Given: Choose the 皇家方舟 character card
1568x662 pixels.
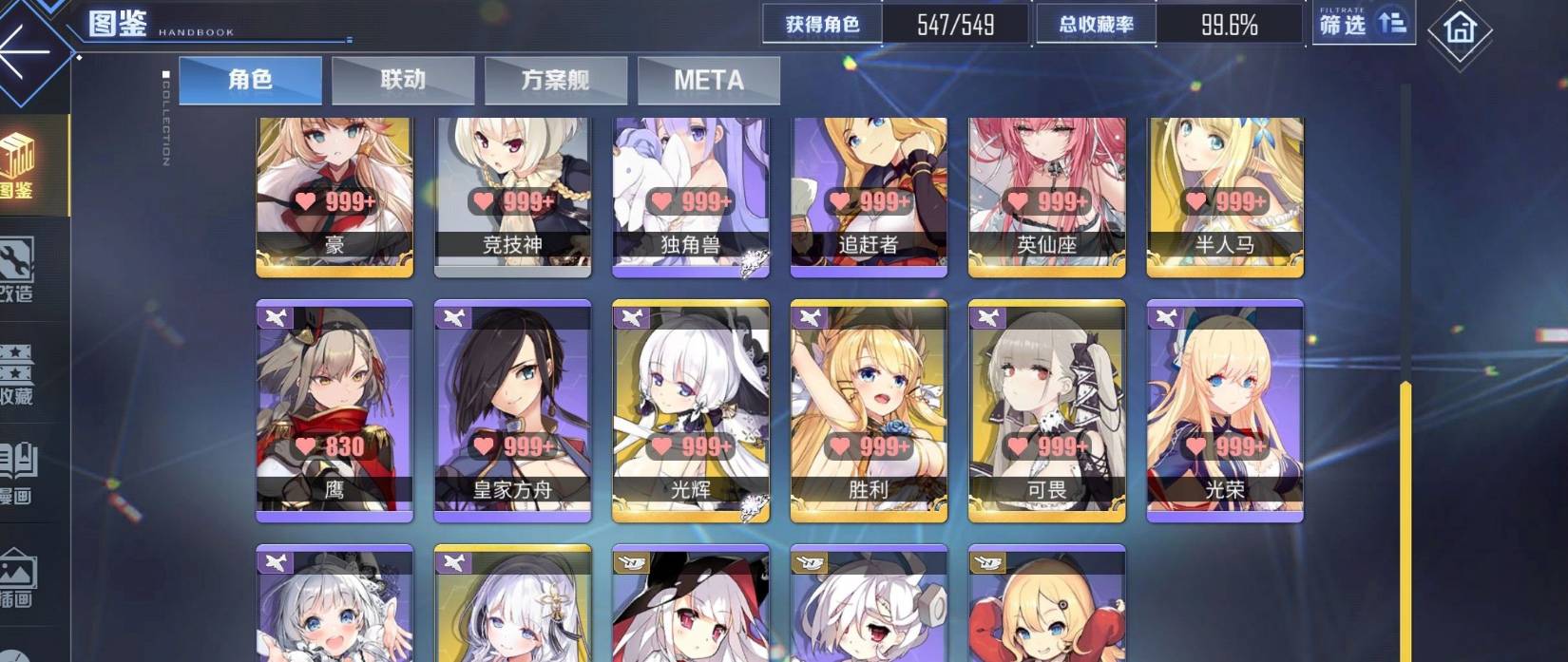Looking at the screenshot, I should pyautogui.click(x=512, y=410).
